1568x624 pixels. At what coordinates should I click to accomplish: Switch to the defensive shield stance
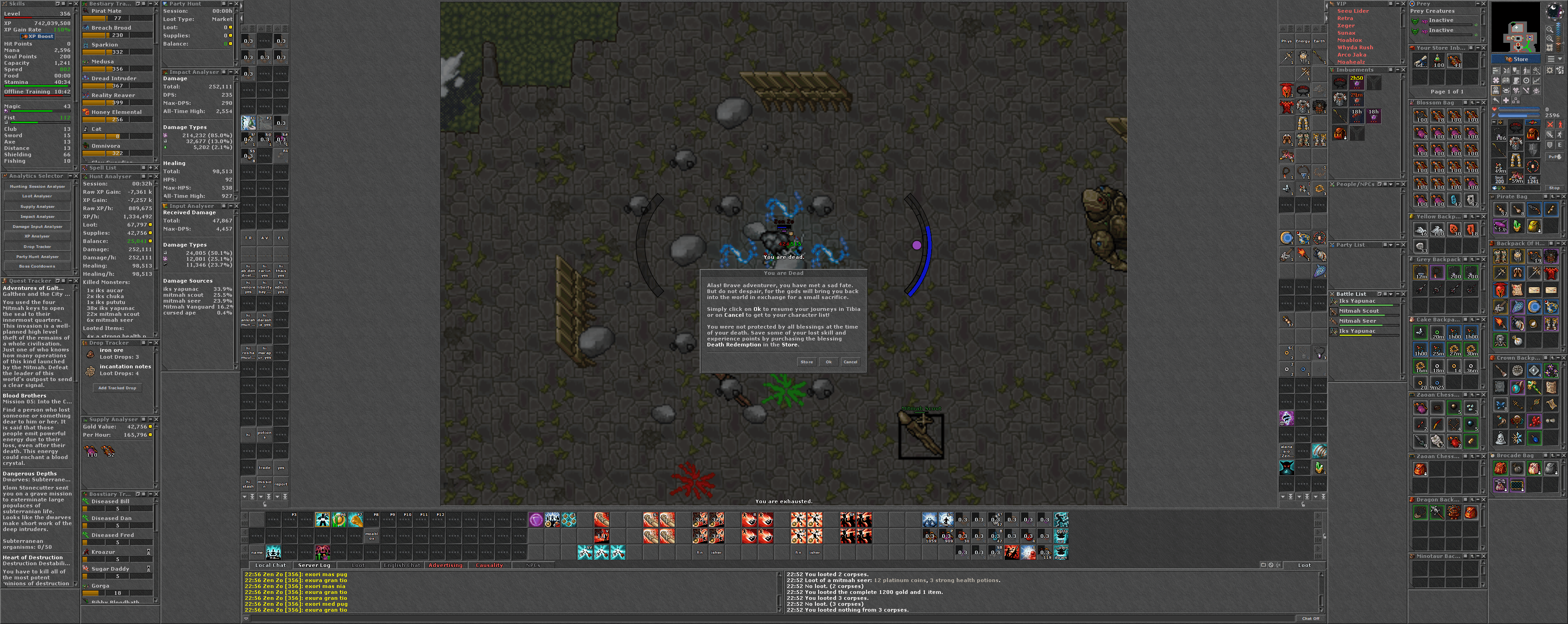click(x=1550, y=145)
